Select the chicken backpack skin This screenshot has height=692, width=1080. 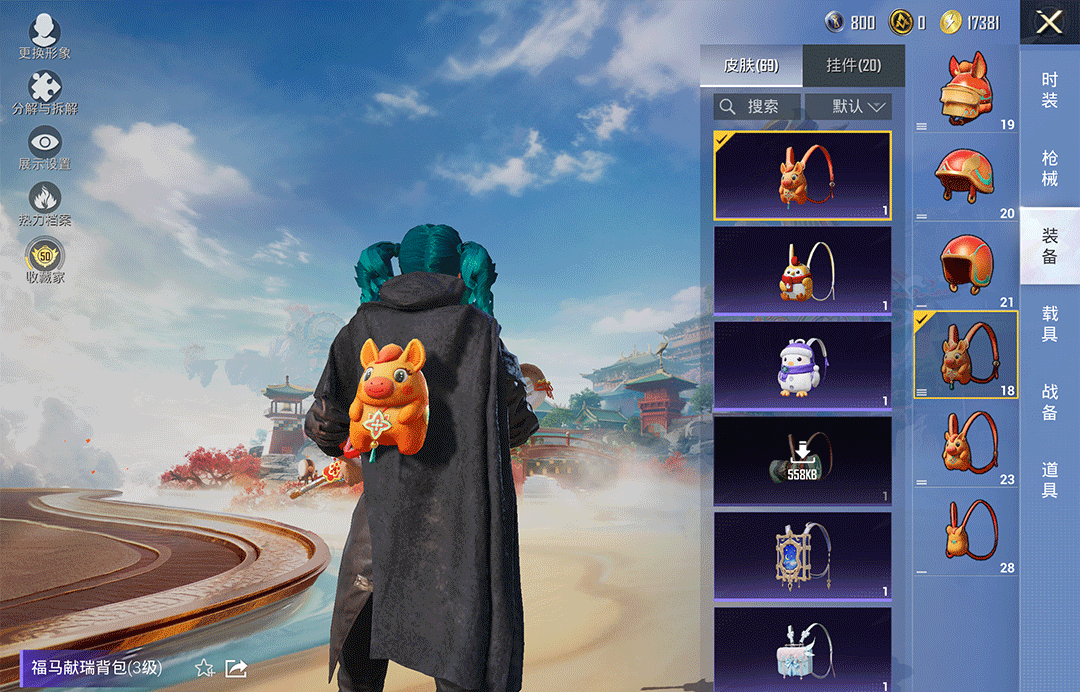[802, 270]
